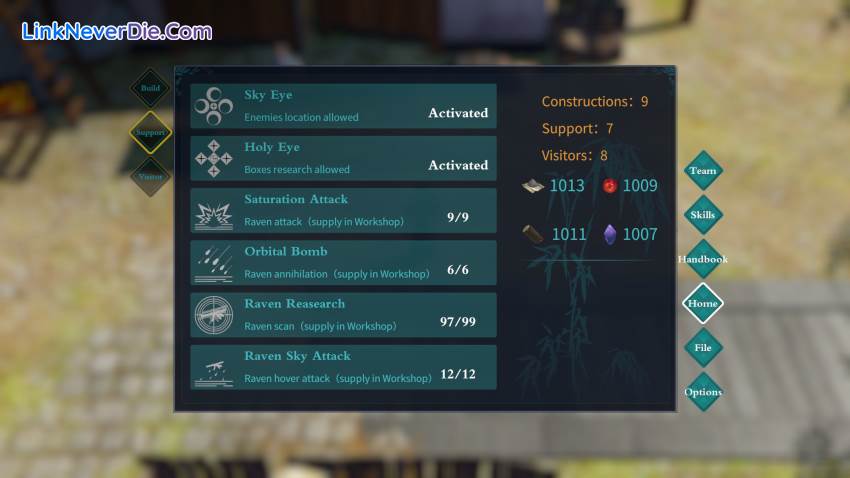Screen dimensions: 850x478
Task: Switch to the Build tab
Action: coord(150,88)
